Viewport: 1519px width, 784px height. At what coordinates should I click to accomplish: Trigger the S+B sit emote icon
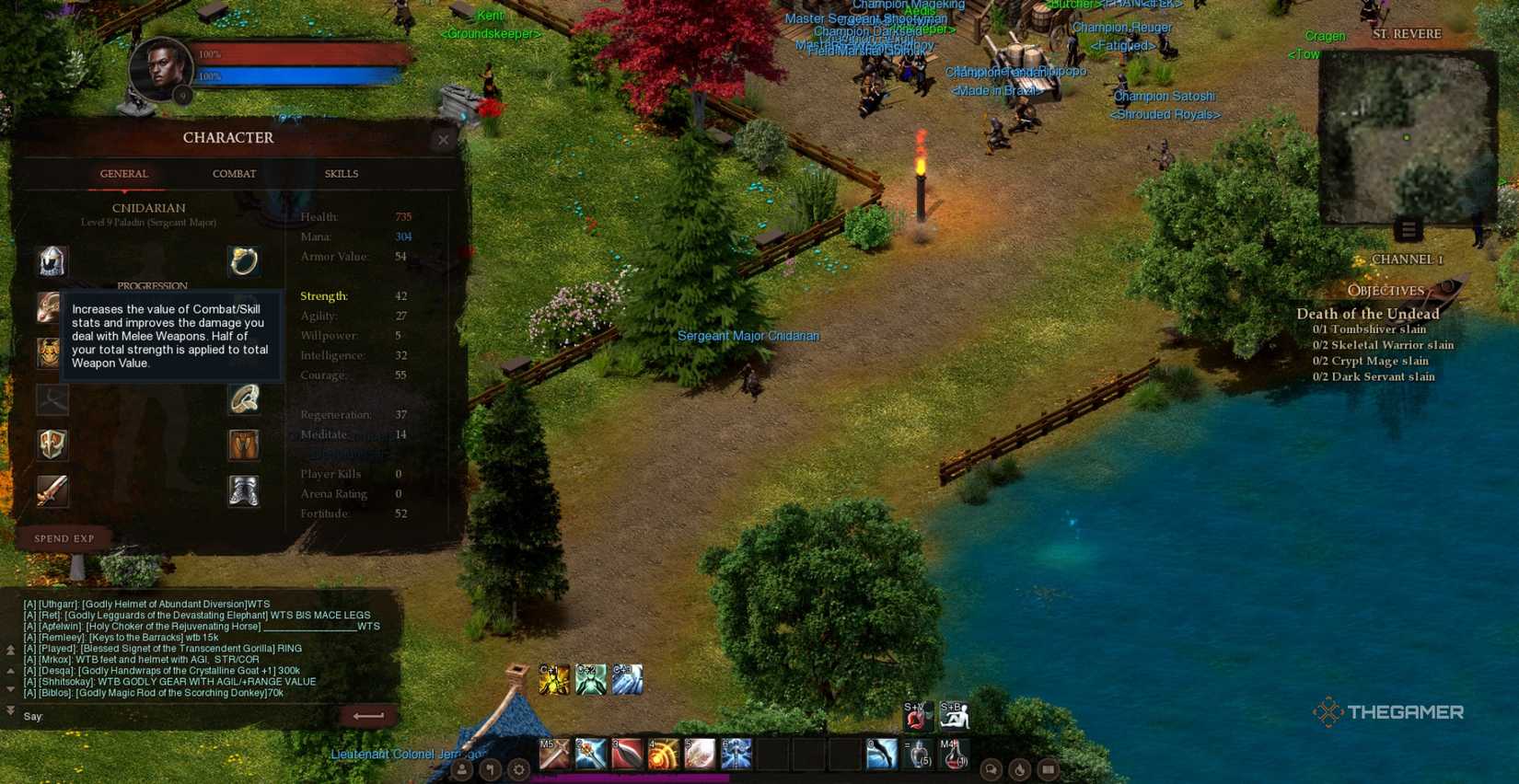(x=955, y=716)
